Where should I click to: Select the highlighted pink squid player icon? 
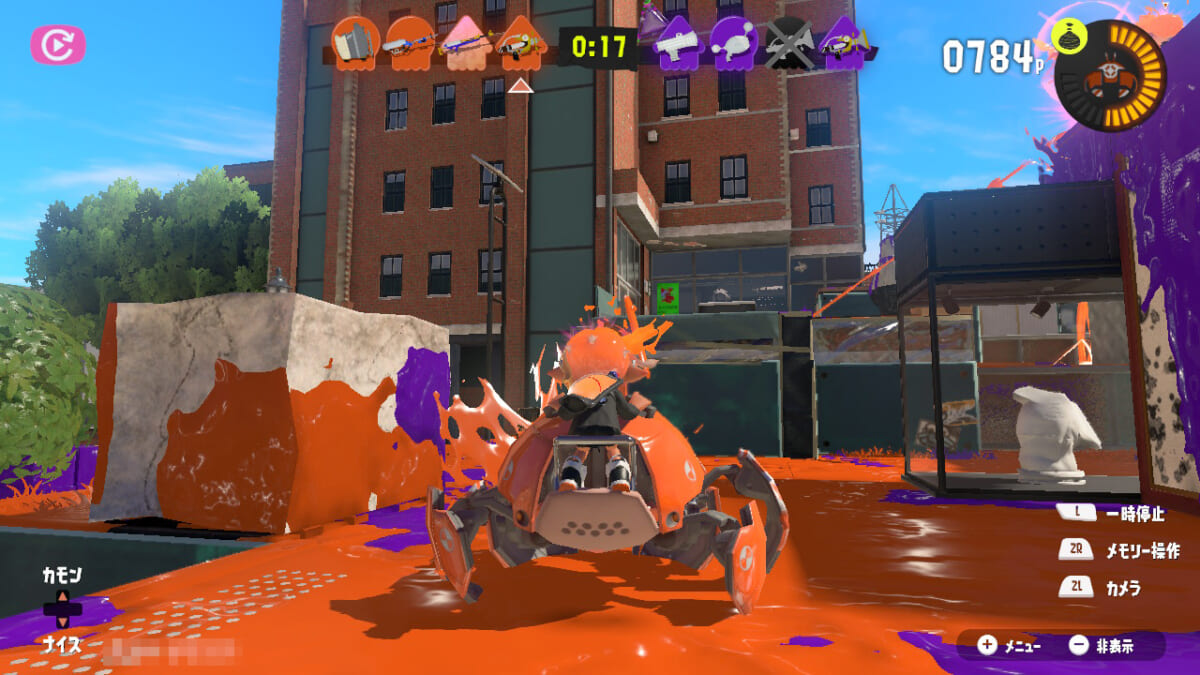point(465,44)
